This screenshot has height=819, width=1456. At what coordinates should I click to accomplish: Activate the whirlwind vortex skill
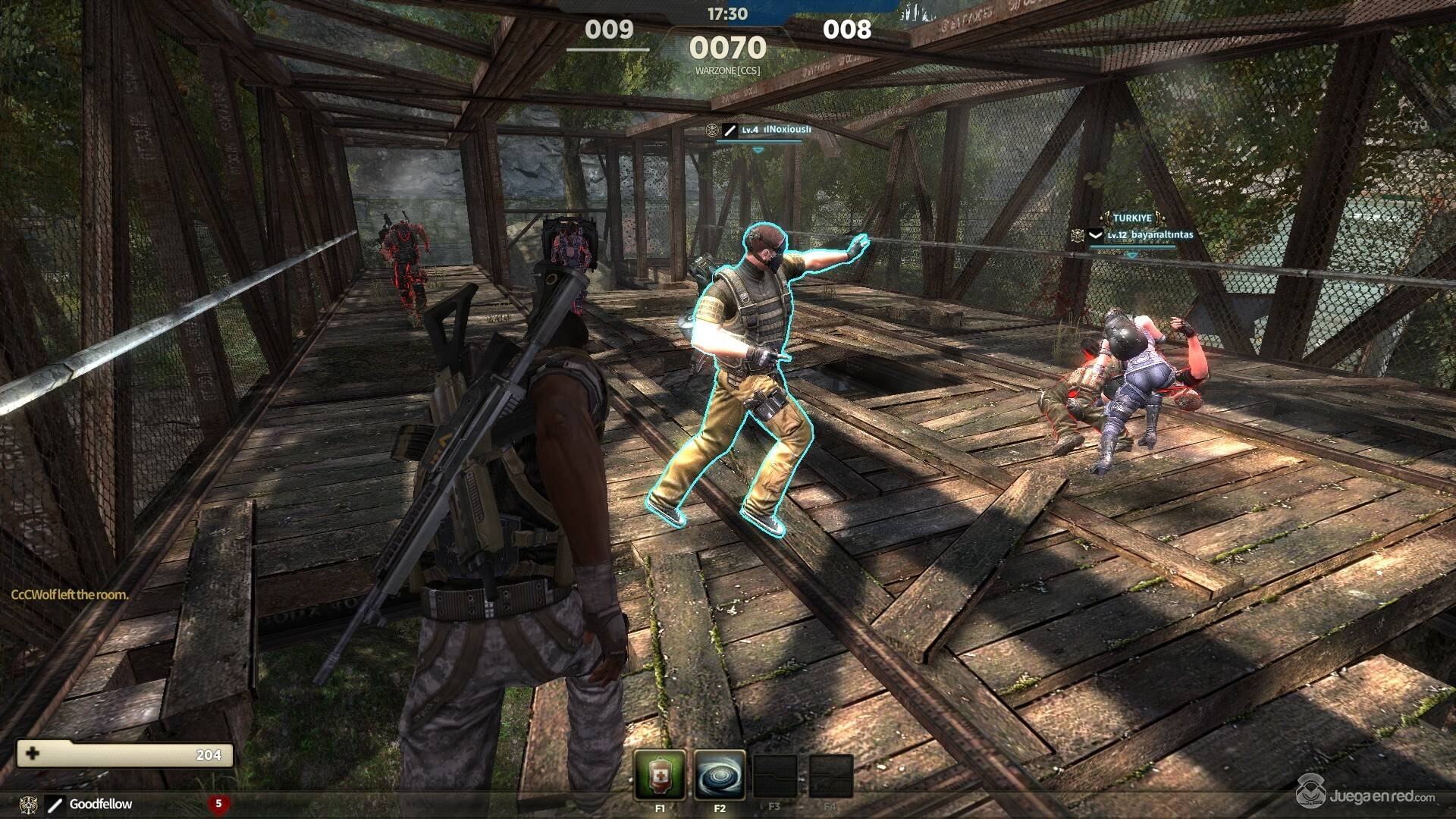pyautogui.click(x=720, y=774)
